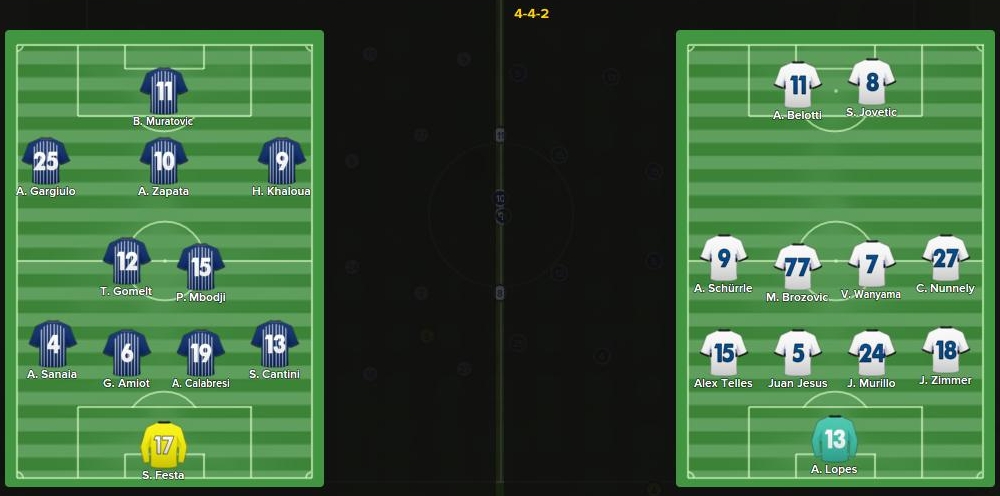1000x496 pixels.
Task: Click T. Gomelt's number 12 shirt
Action: coord(127,262)
